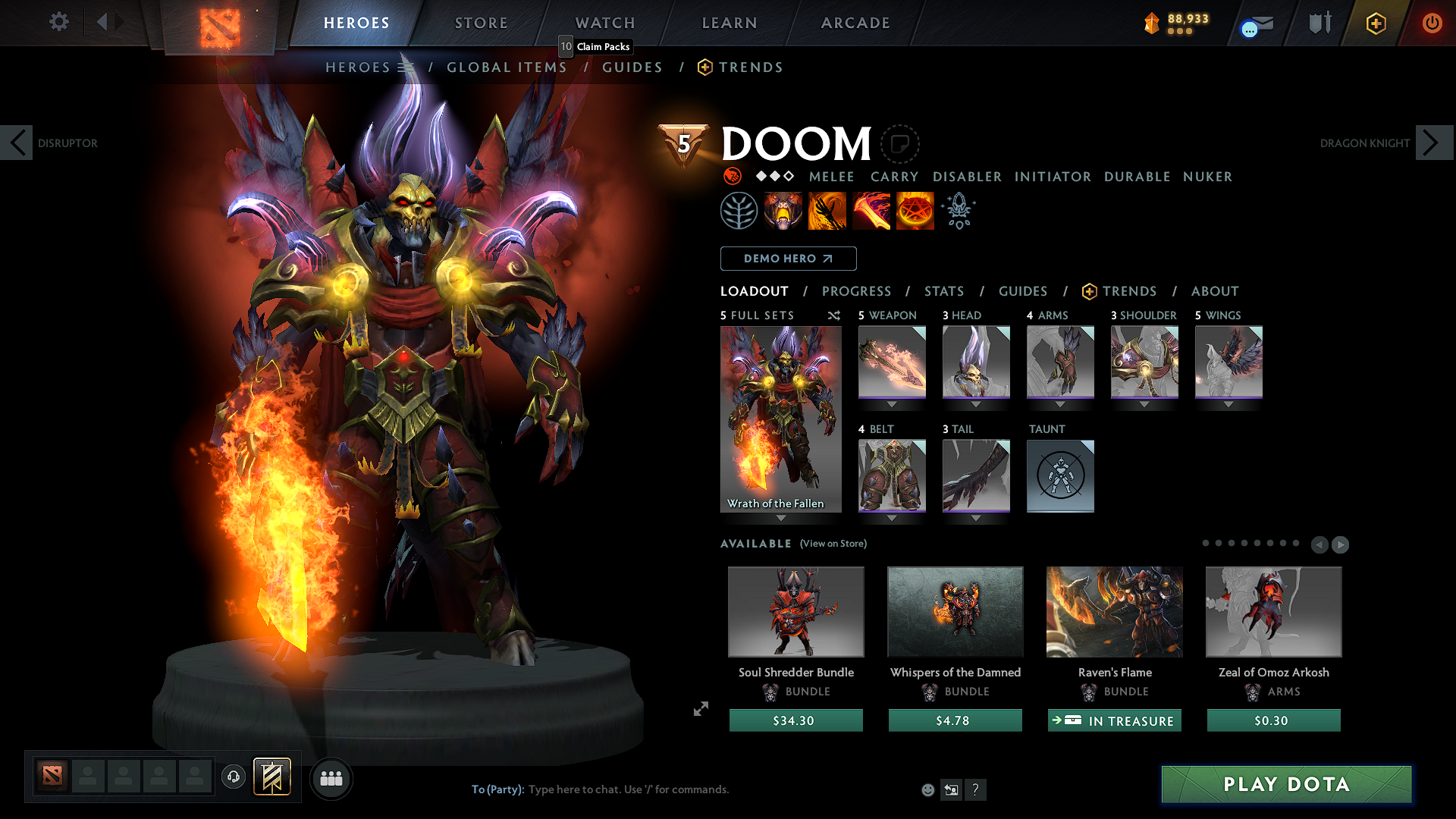Screen dimensions: 1456x819
Task: Switch to the Store tab
Action: (481, 23)
